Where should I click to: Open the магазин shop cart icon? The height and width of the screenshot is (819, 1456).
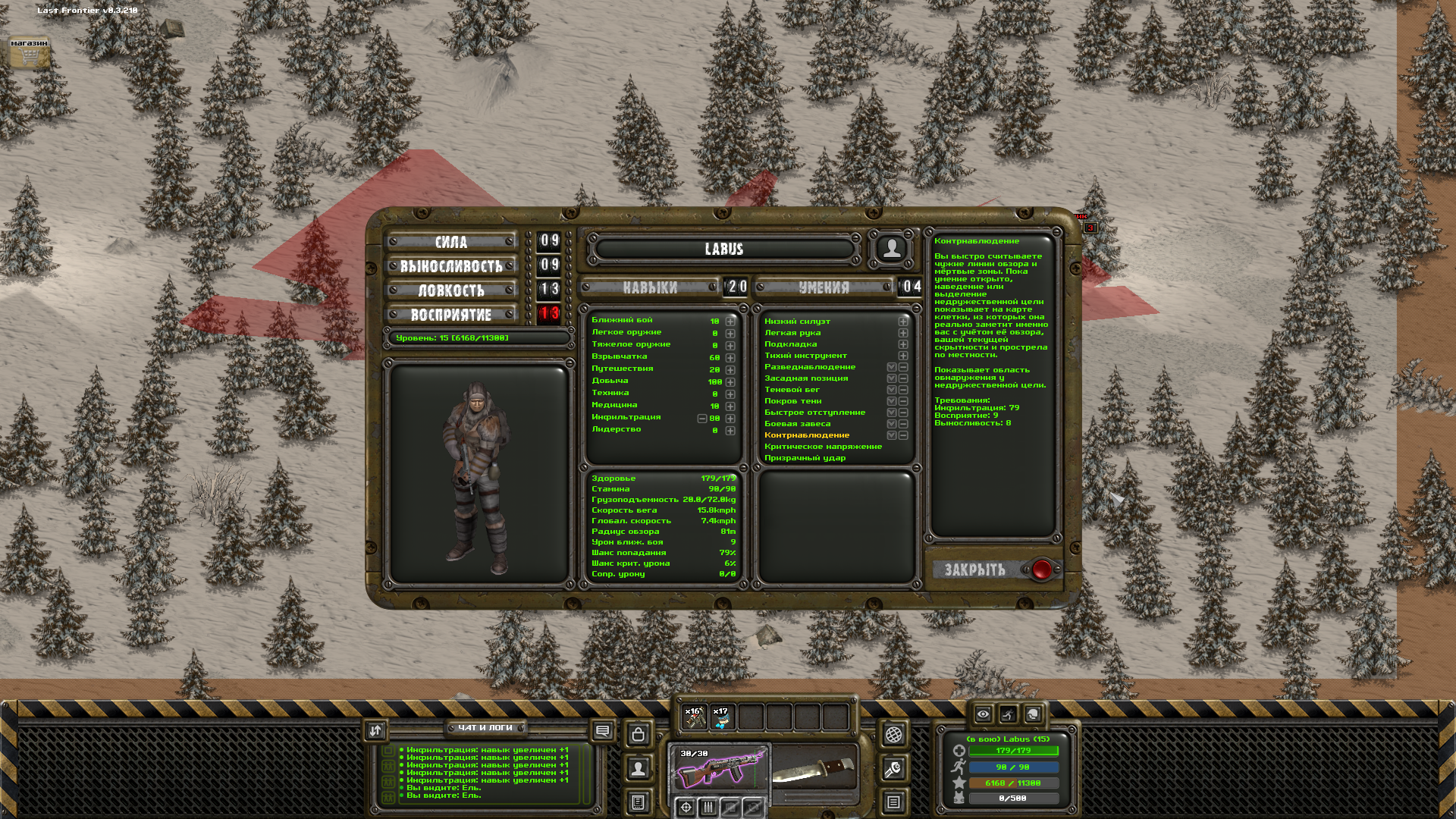point(29,55)
